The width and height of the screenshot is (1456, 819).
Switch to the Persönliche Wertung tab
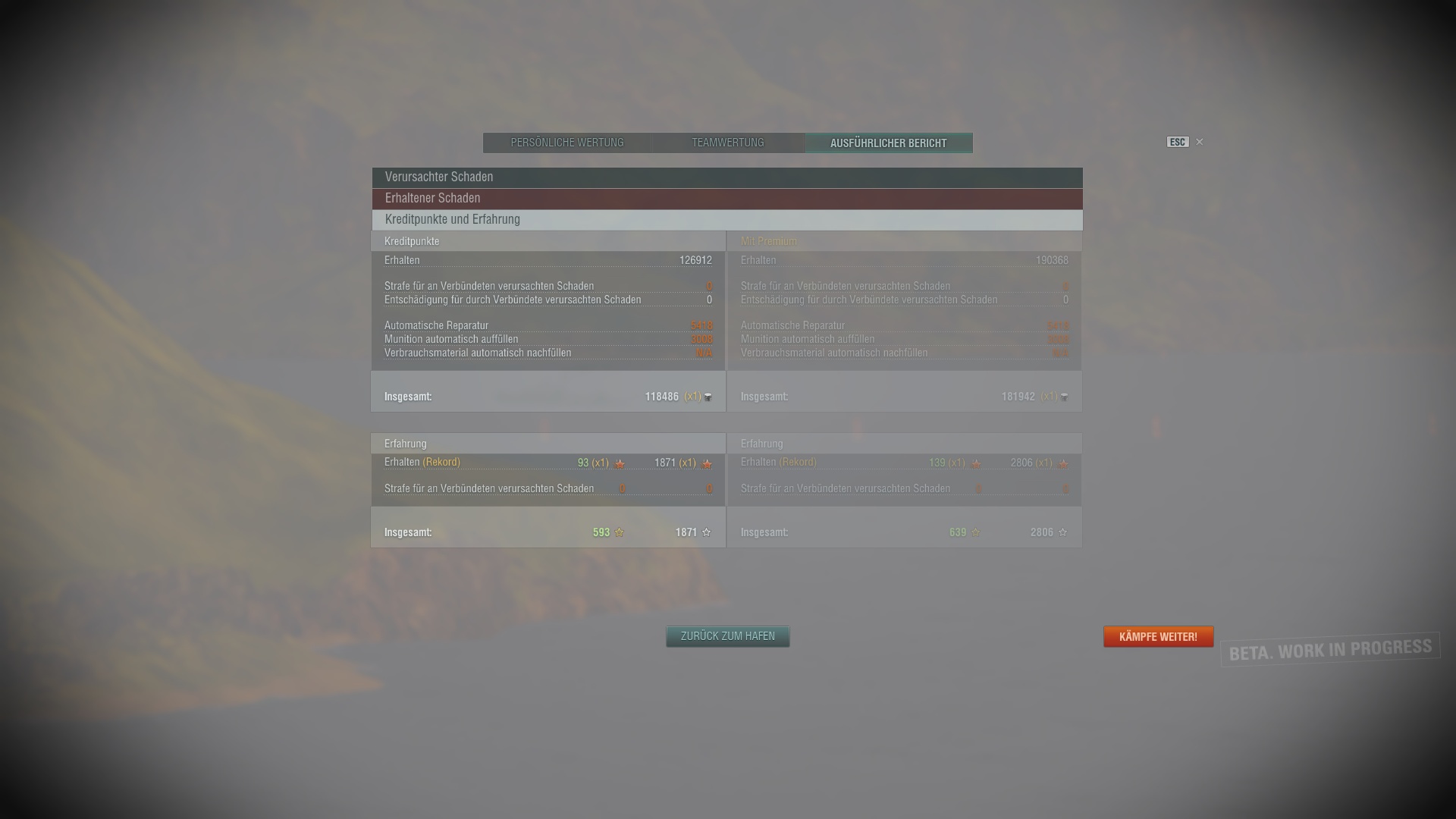point(566,143)
